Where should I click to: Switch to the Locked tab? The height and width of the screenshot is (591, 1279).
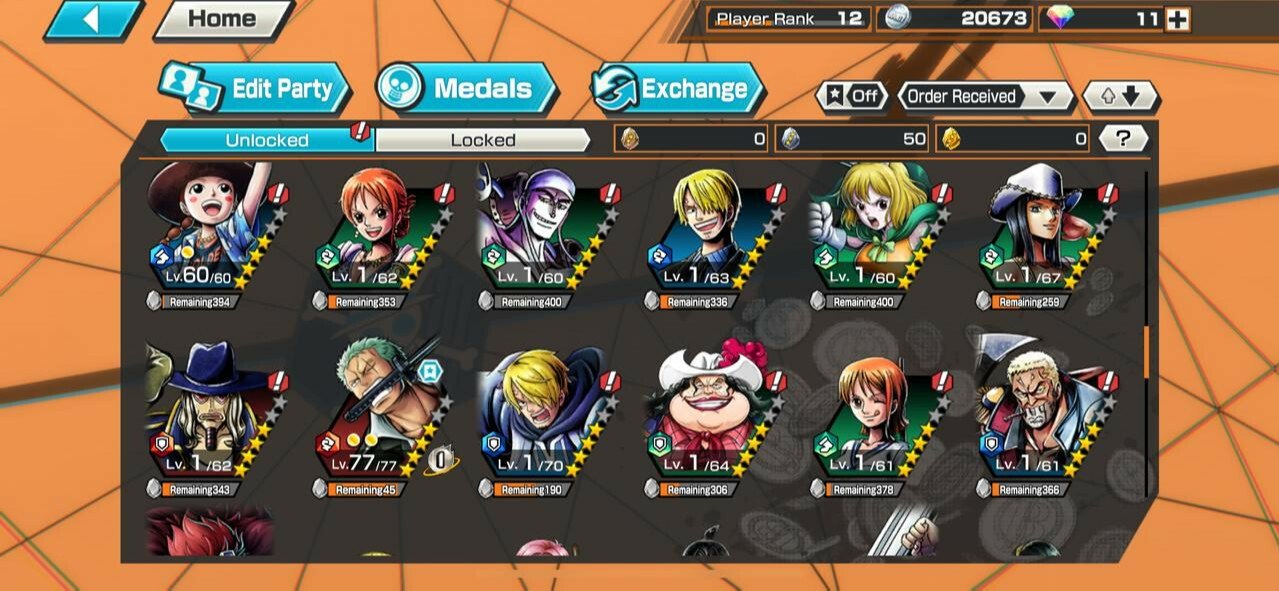tap(482, 140)
